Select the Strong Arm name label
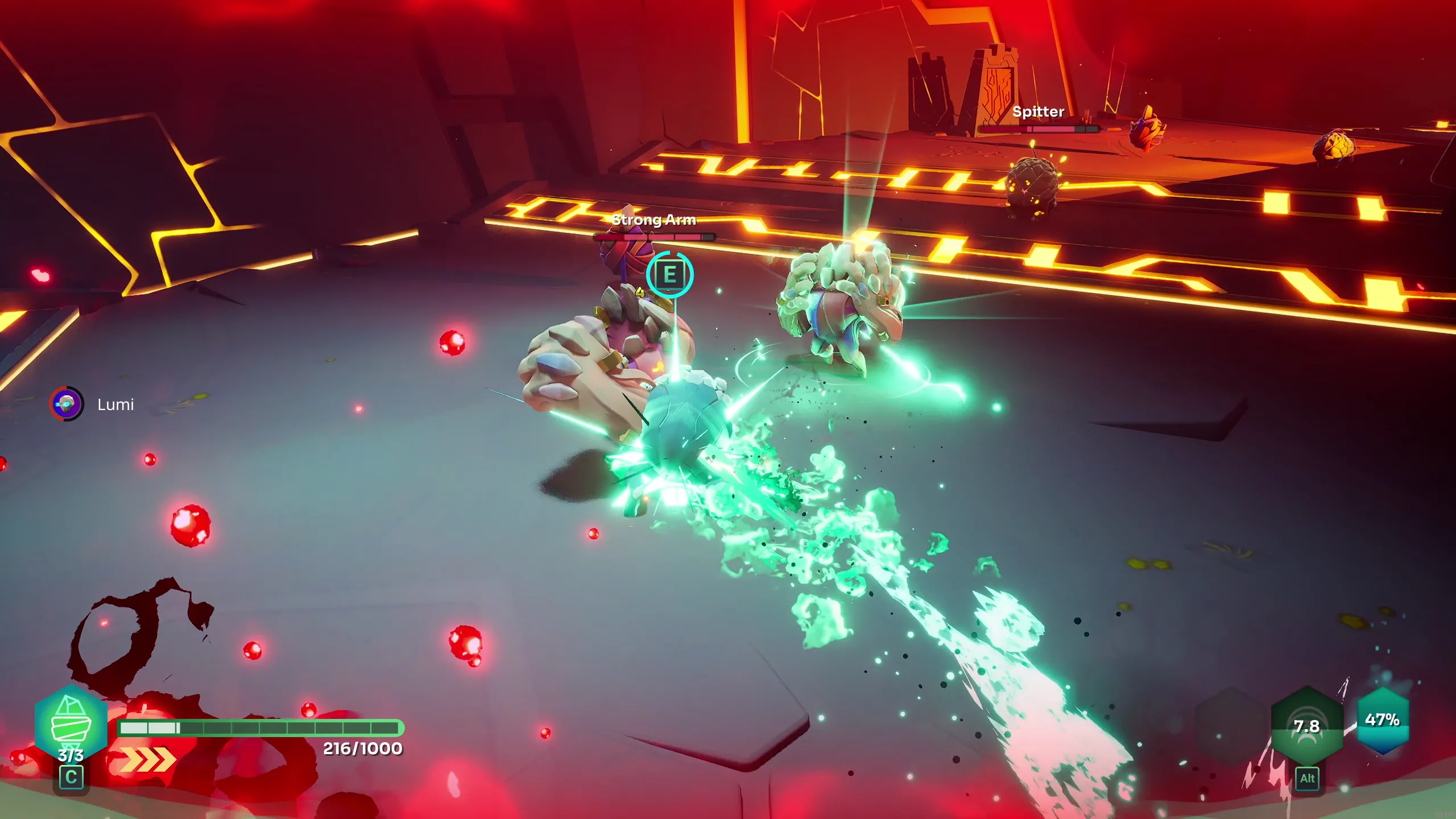This screenshot has width=1456, height=819. click(654, 220)
